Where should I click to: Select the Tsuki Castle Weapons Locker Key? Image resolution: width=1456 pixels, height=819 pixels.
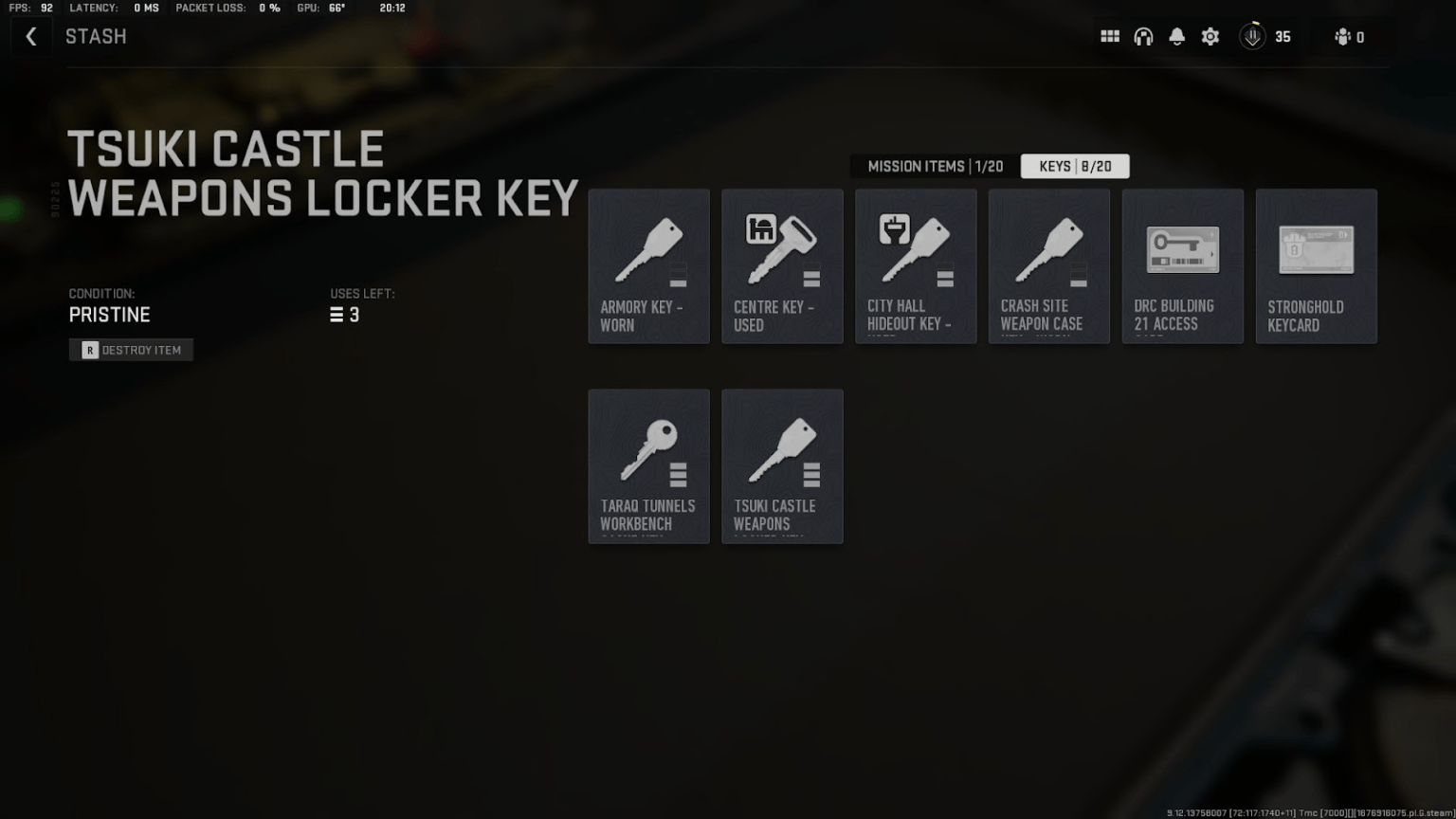(782, 465)
